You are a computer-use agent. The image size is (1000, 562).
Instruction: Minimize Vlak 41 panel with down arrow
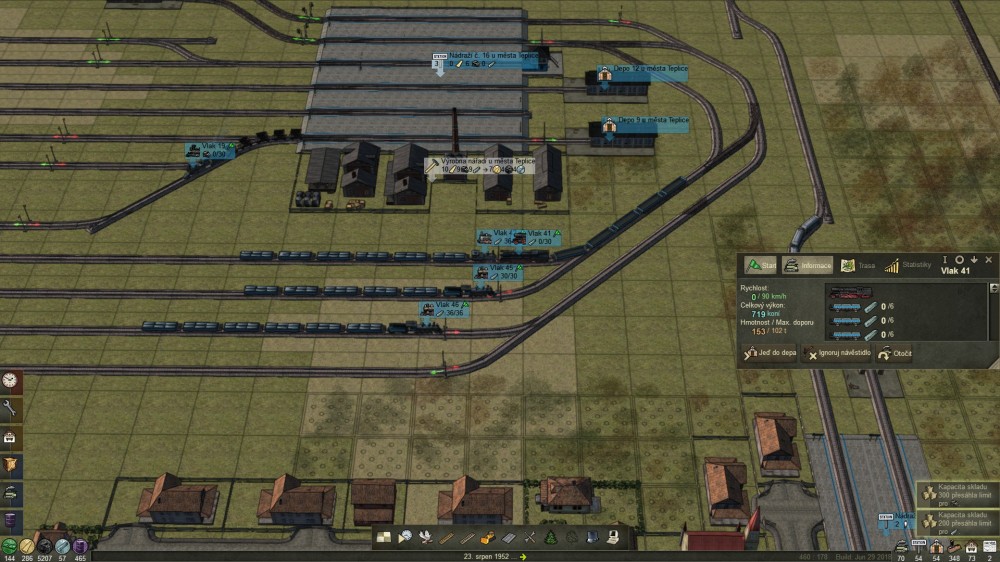click(x=973, y=259)
